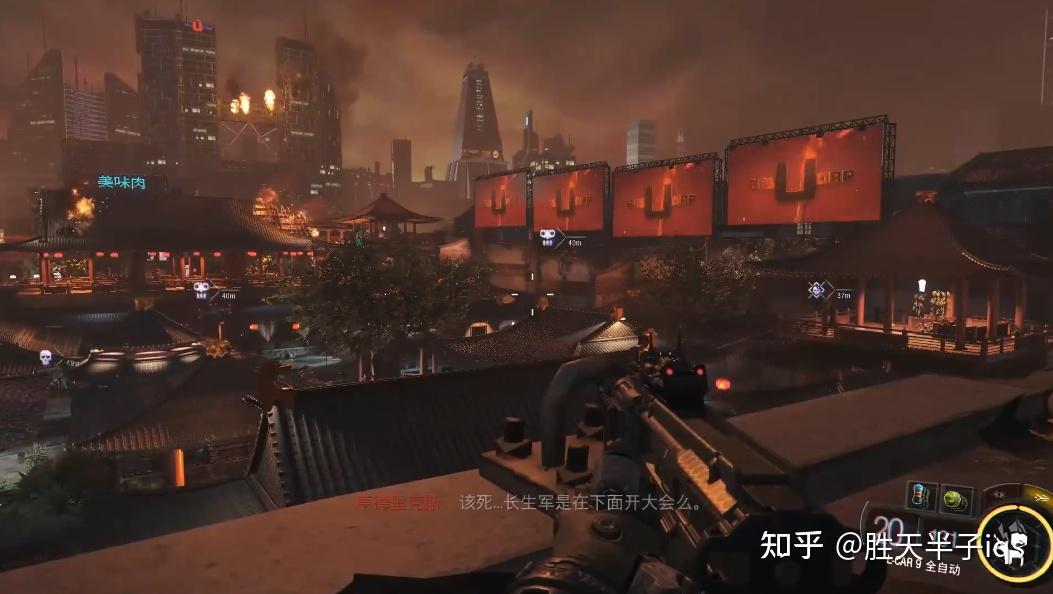Click the enemy marker showing 49m
Image resolution: width=1053 pixels, height=594 pixels.
point(548,238)
